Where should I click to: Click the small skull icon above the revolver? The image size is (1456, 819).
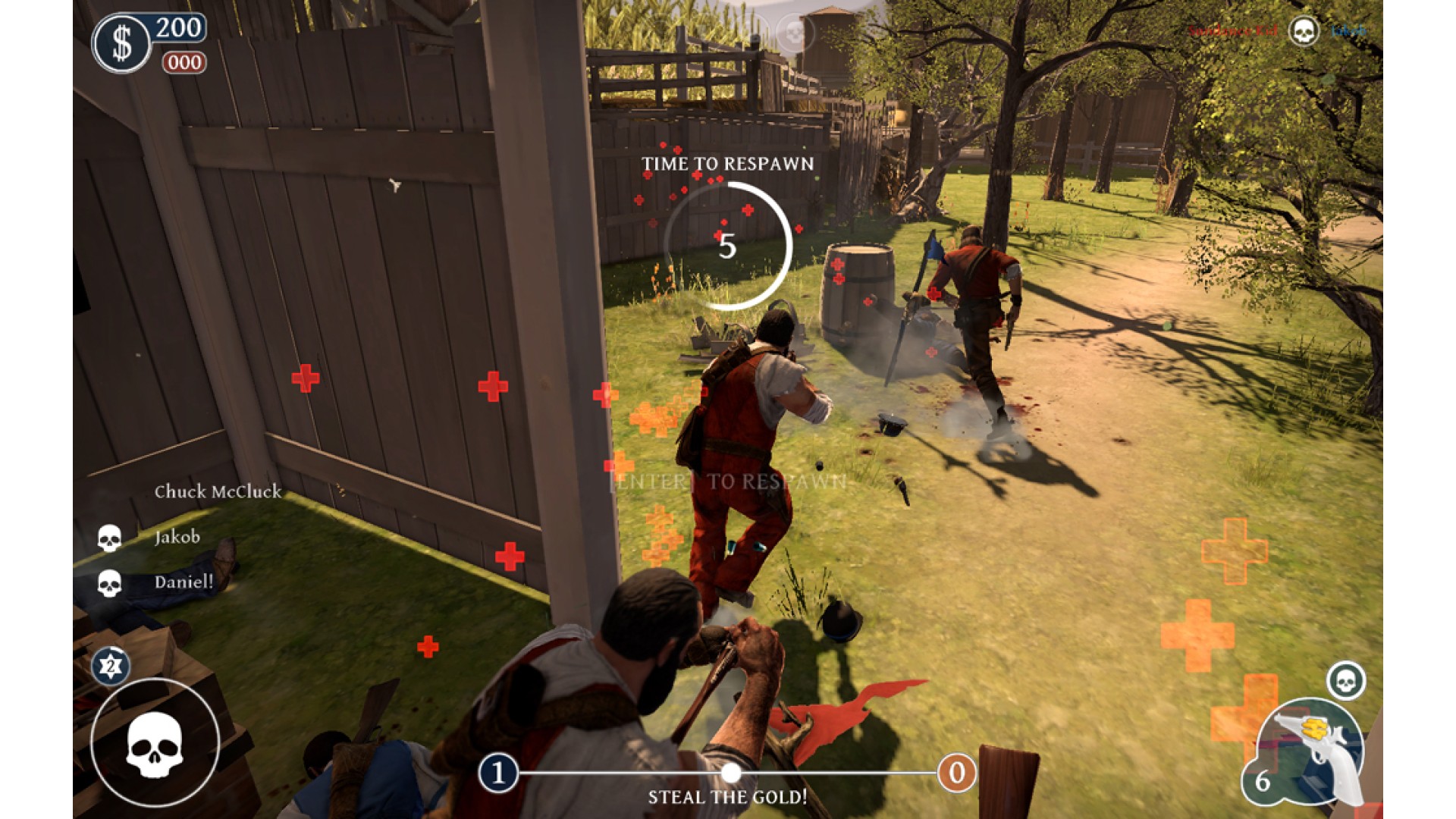pyautogui.click(x=1346, y=680)
